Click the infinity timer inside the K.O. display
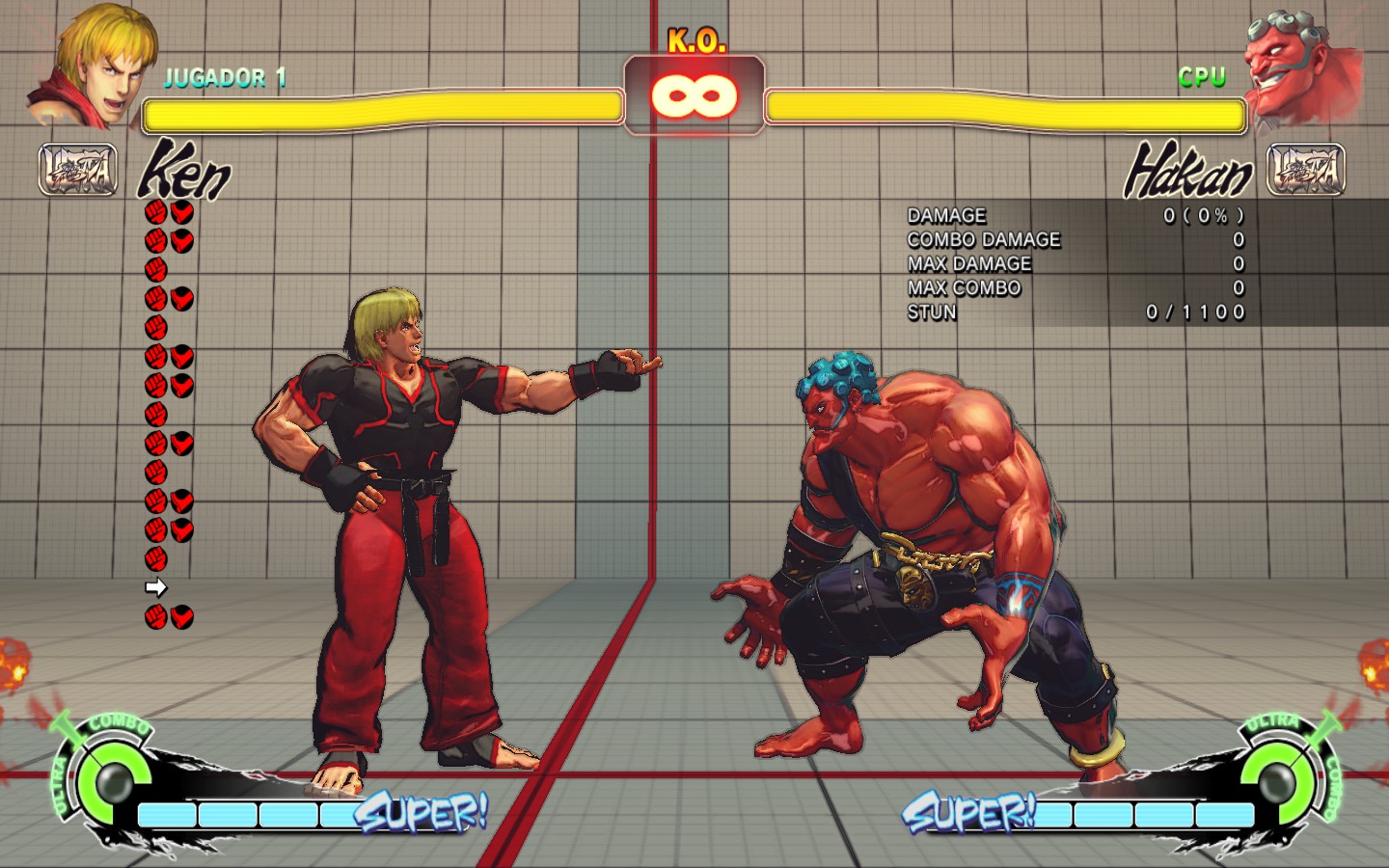 tap(694, 94)
